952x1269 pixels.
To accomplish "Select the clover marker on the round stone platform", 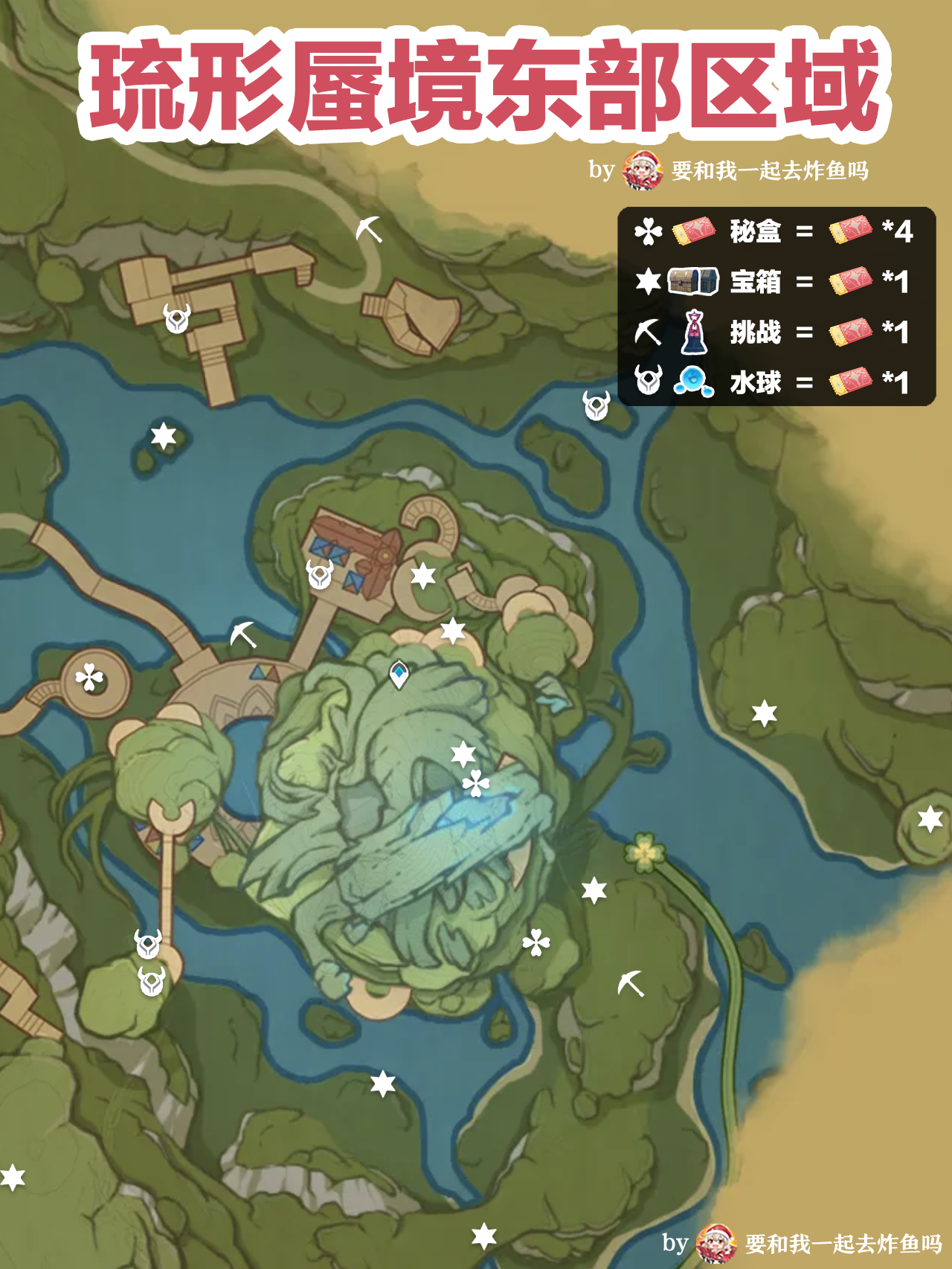I will 90,678.
